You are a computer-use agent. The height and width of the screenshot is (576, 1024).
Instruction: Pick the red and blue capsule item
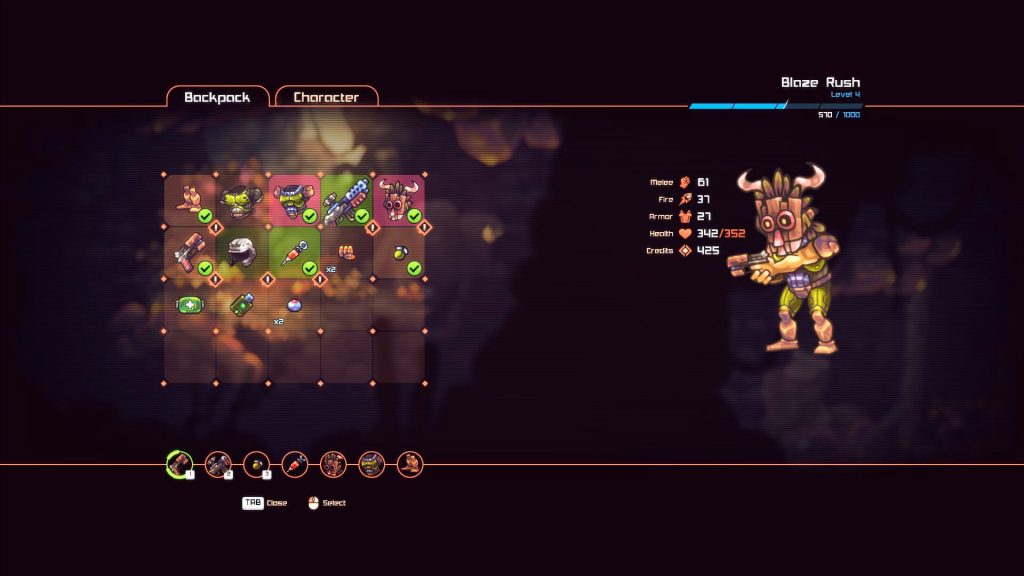click(294, 304)
